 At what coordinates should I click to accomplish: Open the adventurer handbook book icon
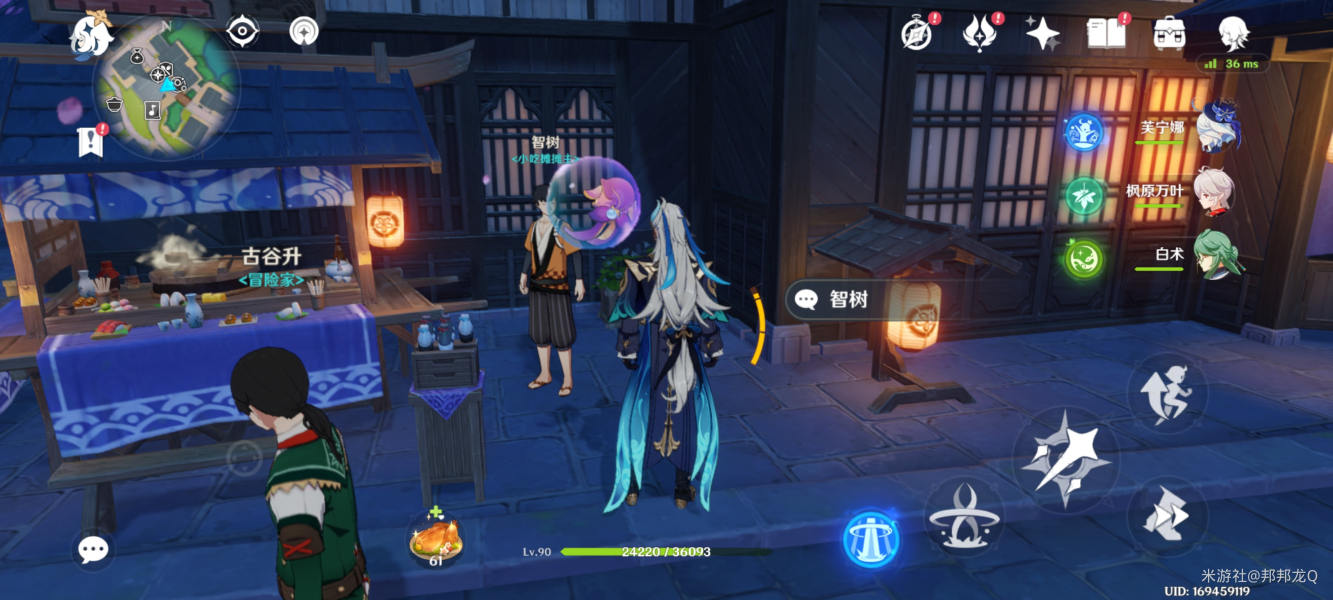1106,34
